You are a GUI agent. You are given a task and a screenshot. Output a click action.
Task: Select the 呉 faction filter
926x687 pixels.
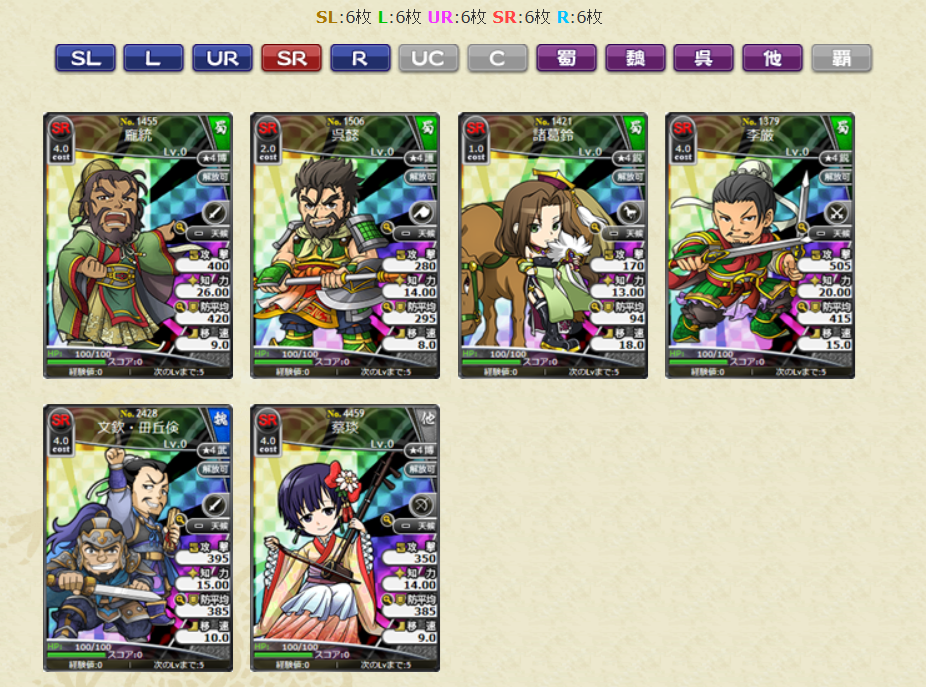click(x=703, y=58)
